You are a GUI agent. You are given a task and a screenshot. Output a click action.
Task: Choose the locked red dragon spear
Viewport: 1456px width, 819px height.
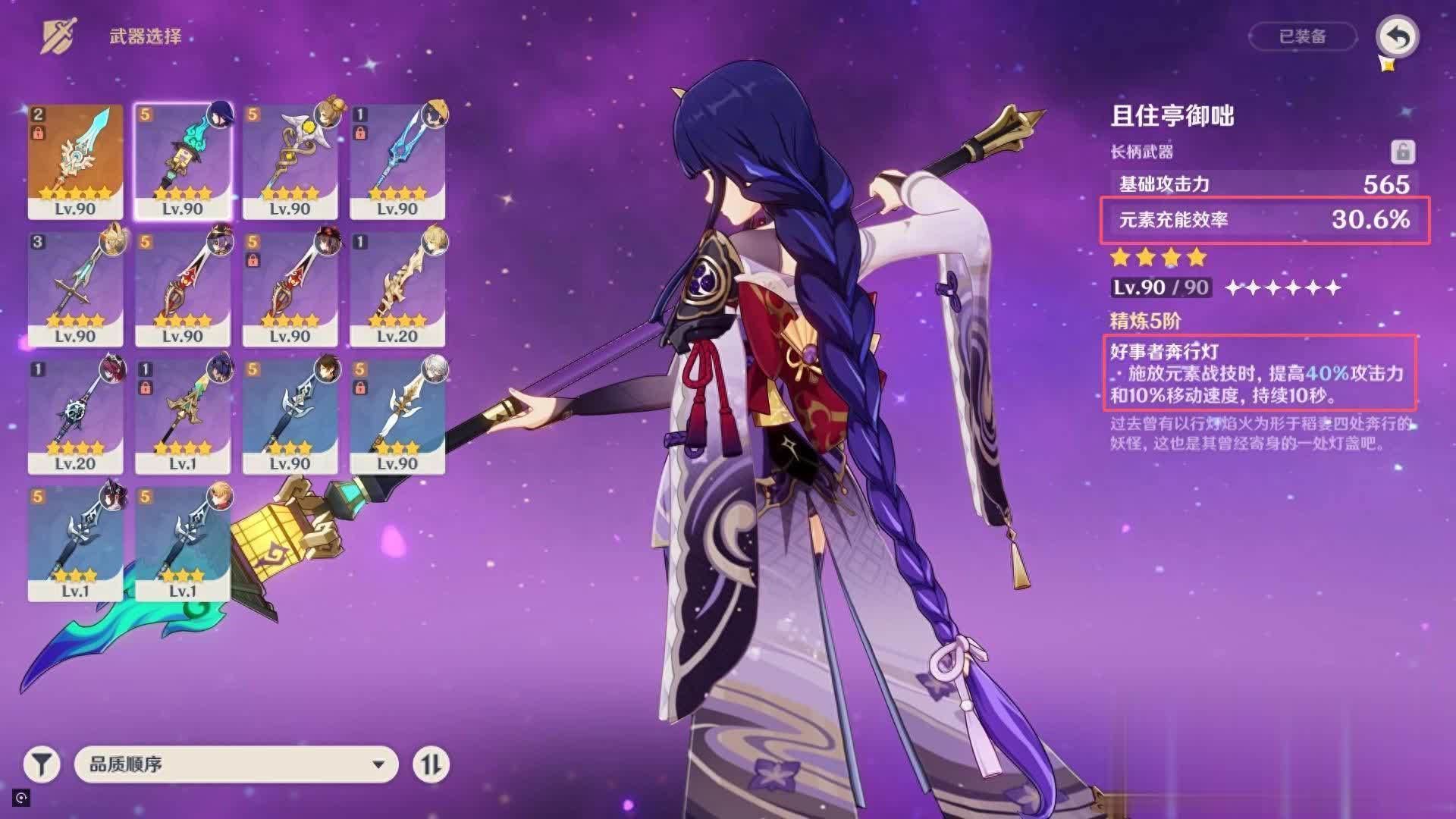pos(290,288)
